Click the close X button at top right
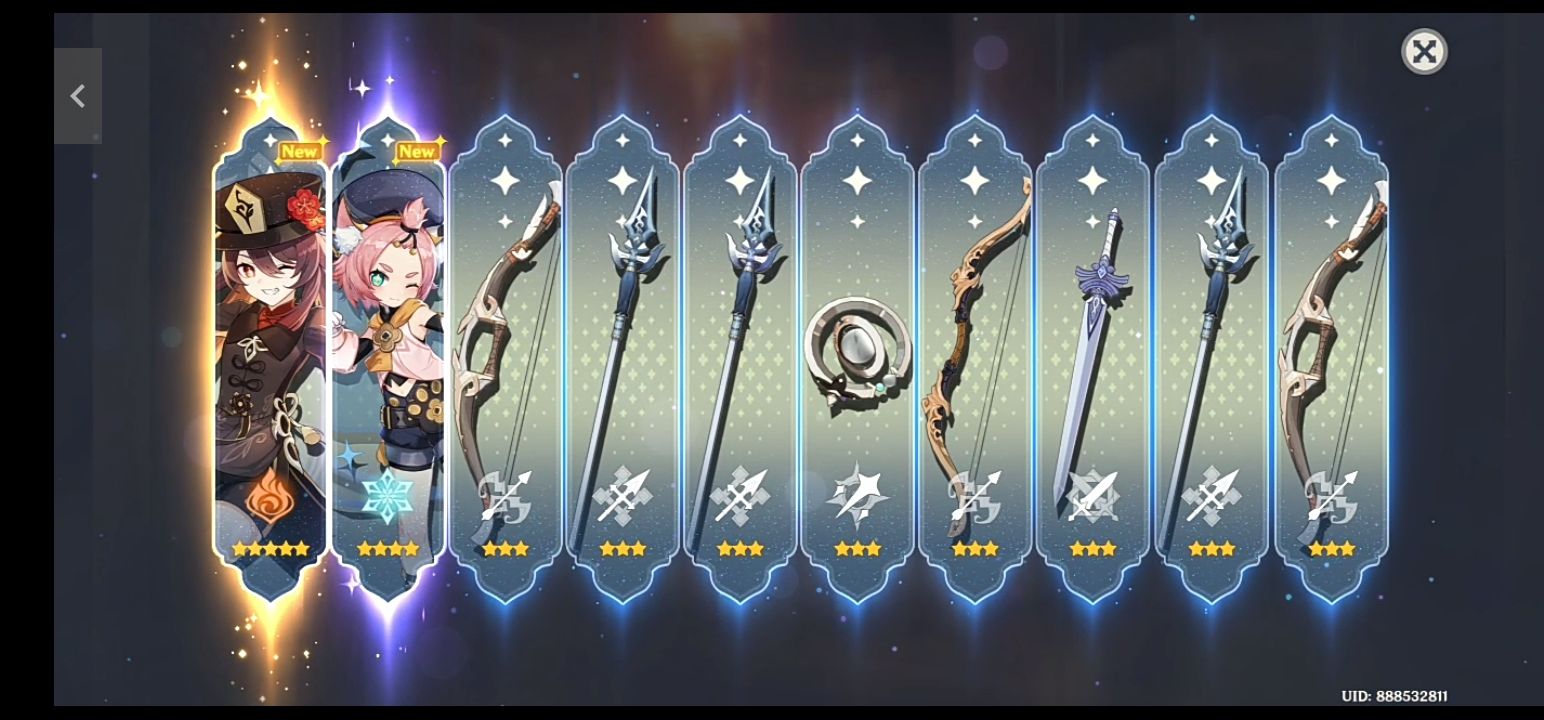 pyautogui.click(x=1424, y=51)
